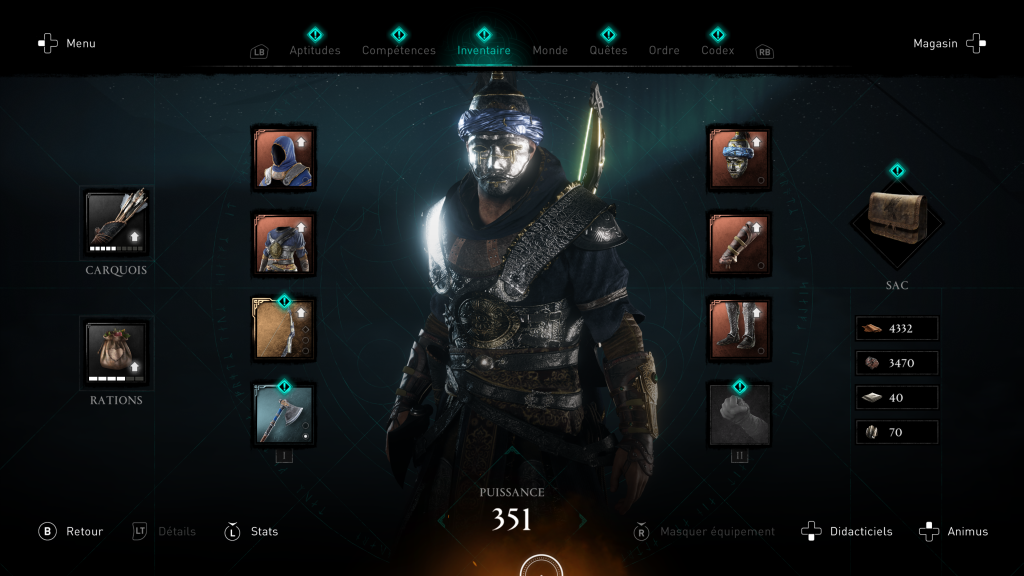This screenshot has height=576, width=1024.
Task: Choose the leg greaves slot
Action: [x=739, y=328]
